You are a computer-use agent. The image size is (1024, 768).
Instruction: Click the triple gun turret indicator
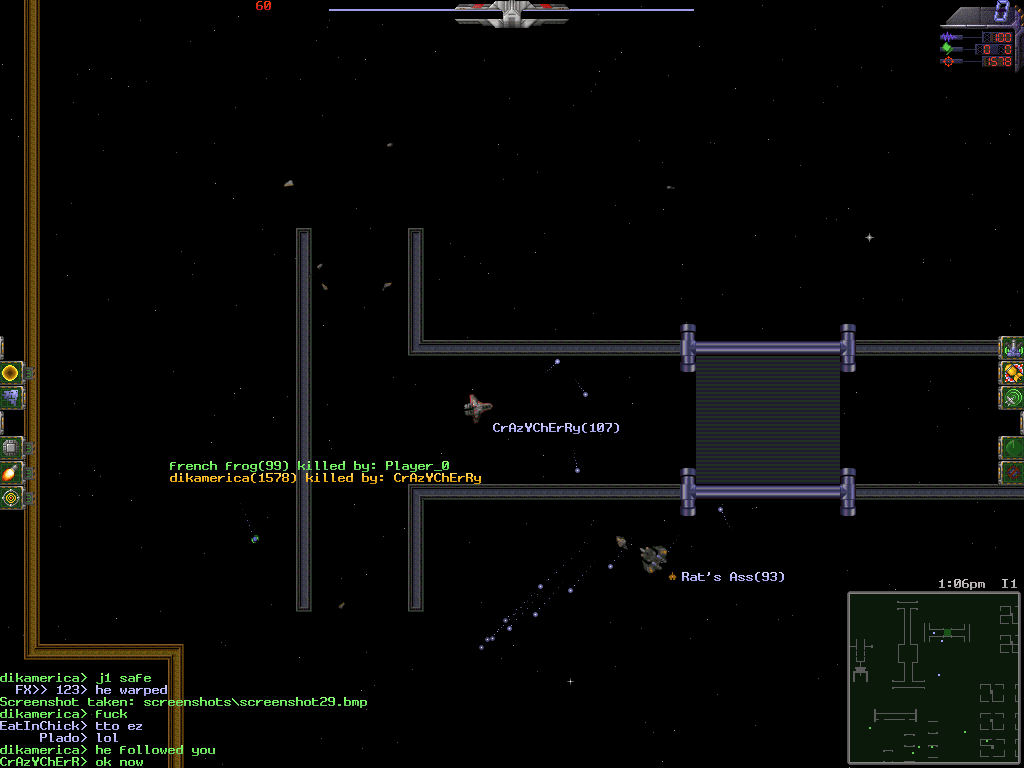coord(1013,348)
